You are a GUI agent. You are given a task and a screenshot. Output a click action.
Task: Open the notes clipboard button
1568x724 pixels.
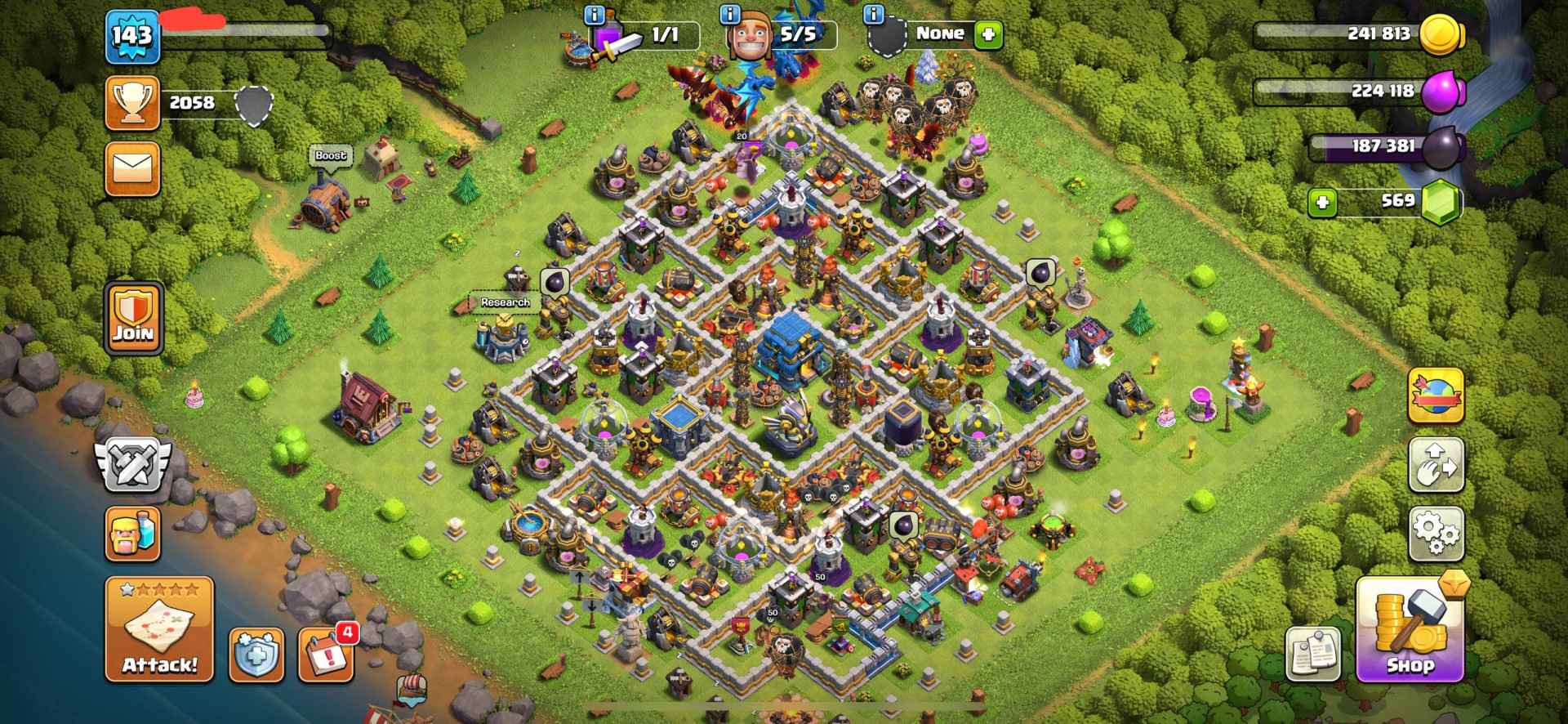pyautogui.click(x=1313, y=655)
